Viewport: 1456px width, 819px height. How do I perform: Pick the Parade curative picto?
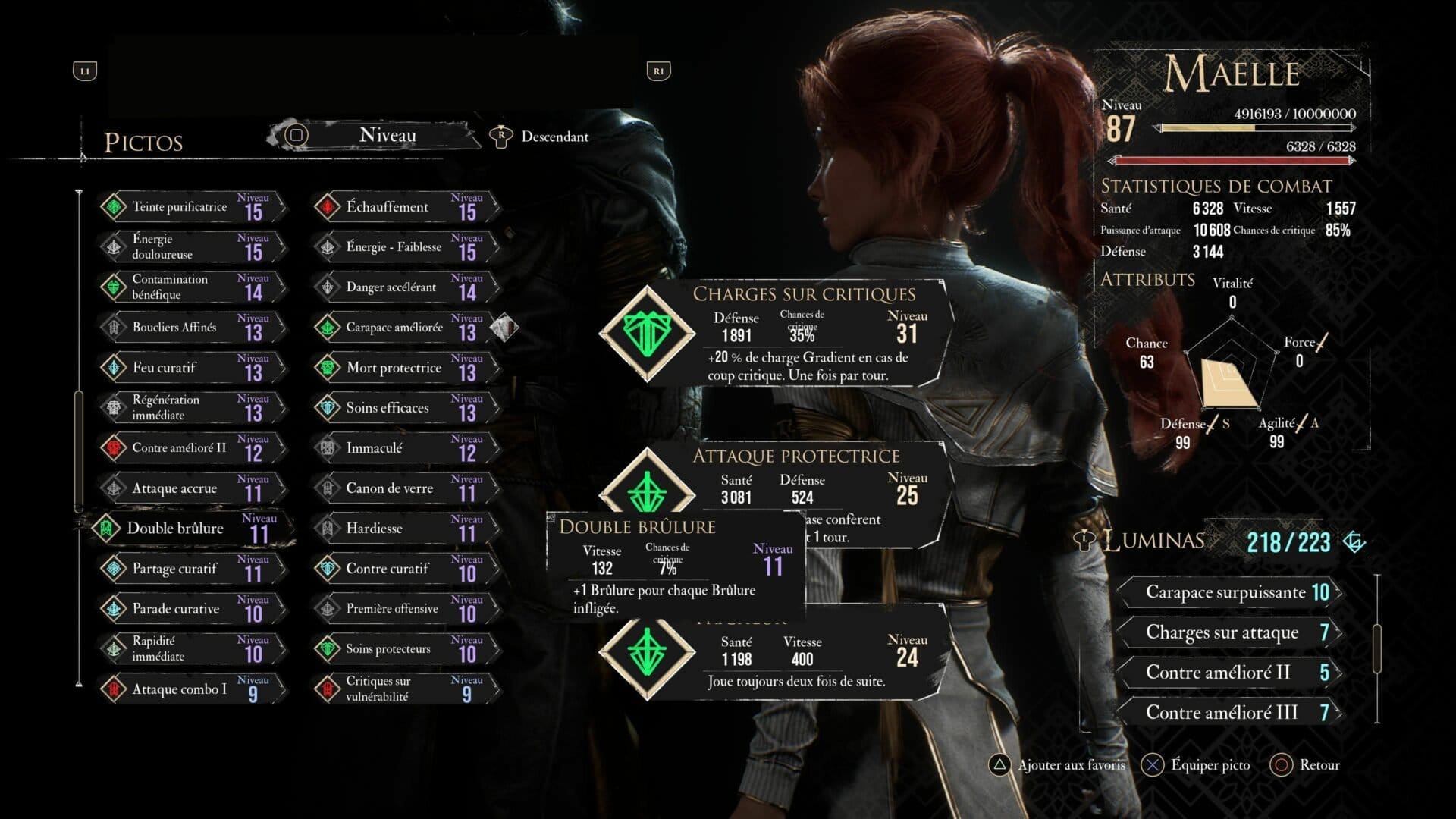[191, 609]
